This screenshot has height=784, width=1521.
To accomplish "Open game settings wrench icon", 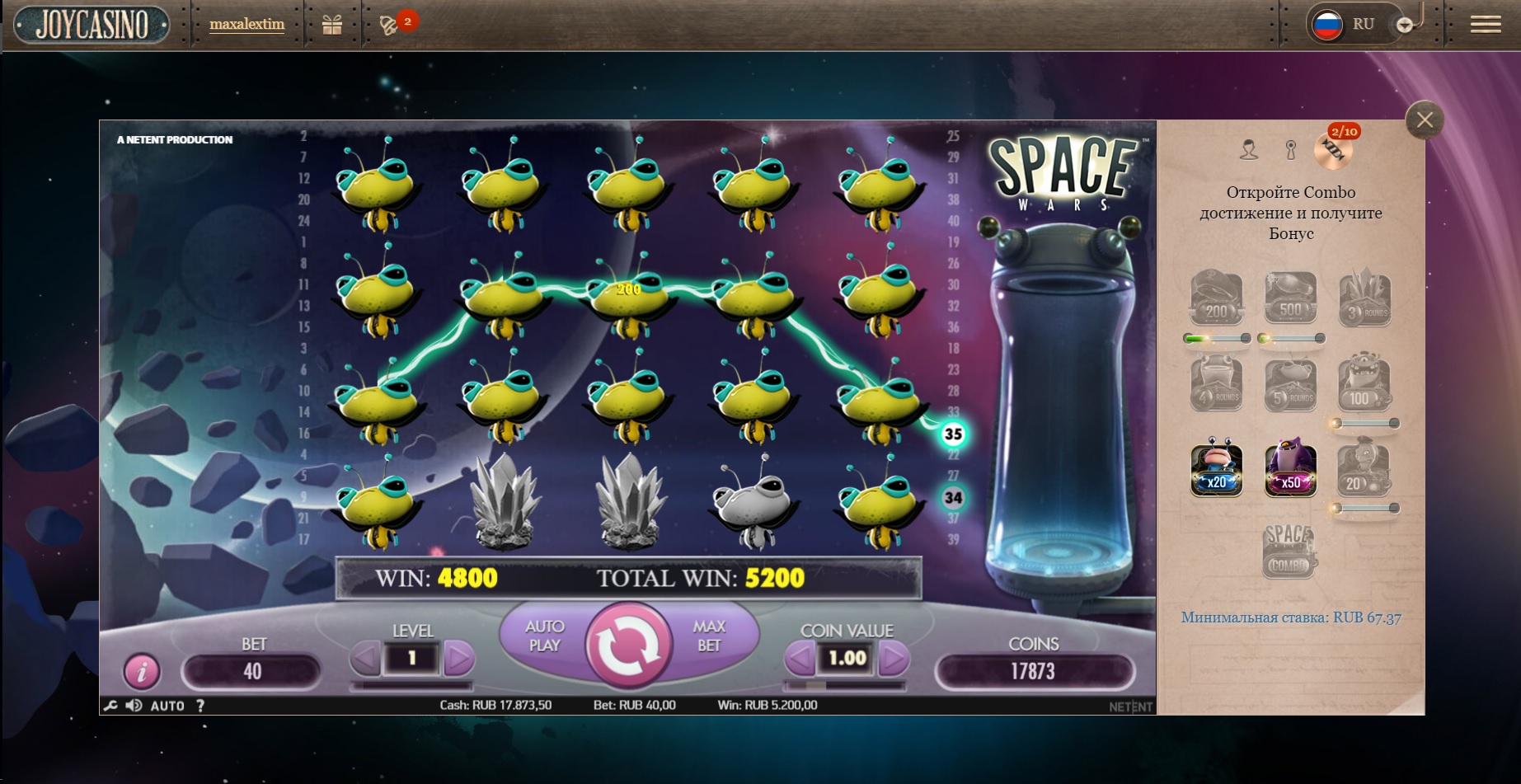I will pos(110,706).
